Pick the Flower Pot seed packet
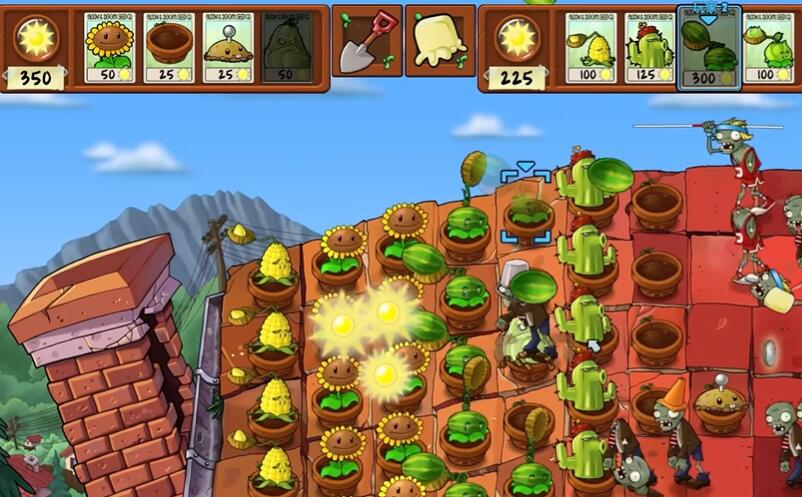Screen dimensions: 802x497 click(168, 47)
